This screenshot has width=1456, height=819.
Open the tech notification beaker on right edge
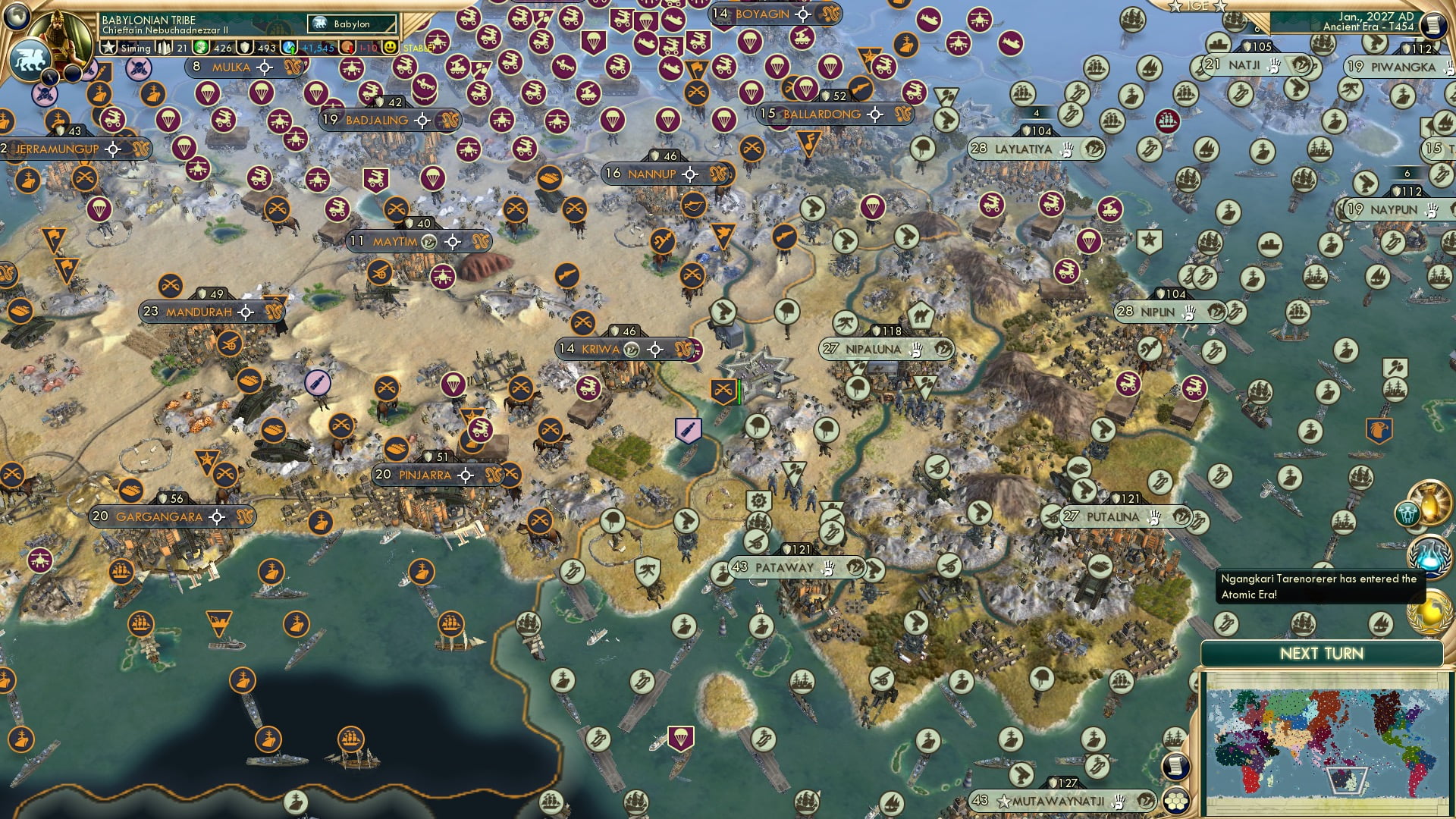click(1429, 556)
